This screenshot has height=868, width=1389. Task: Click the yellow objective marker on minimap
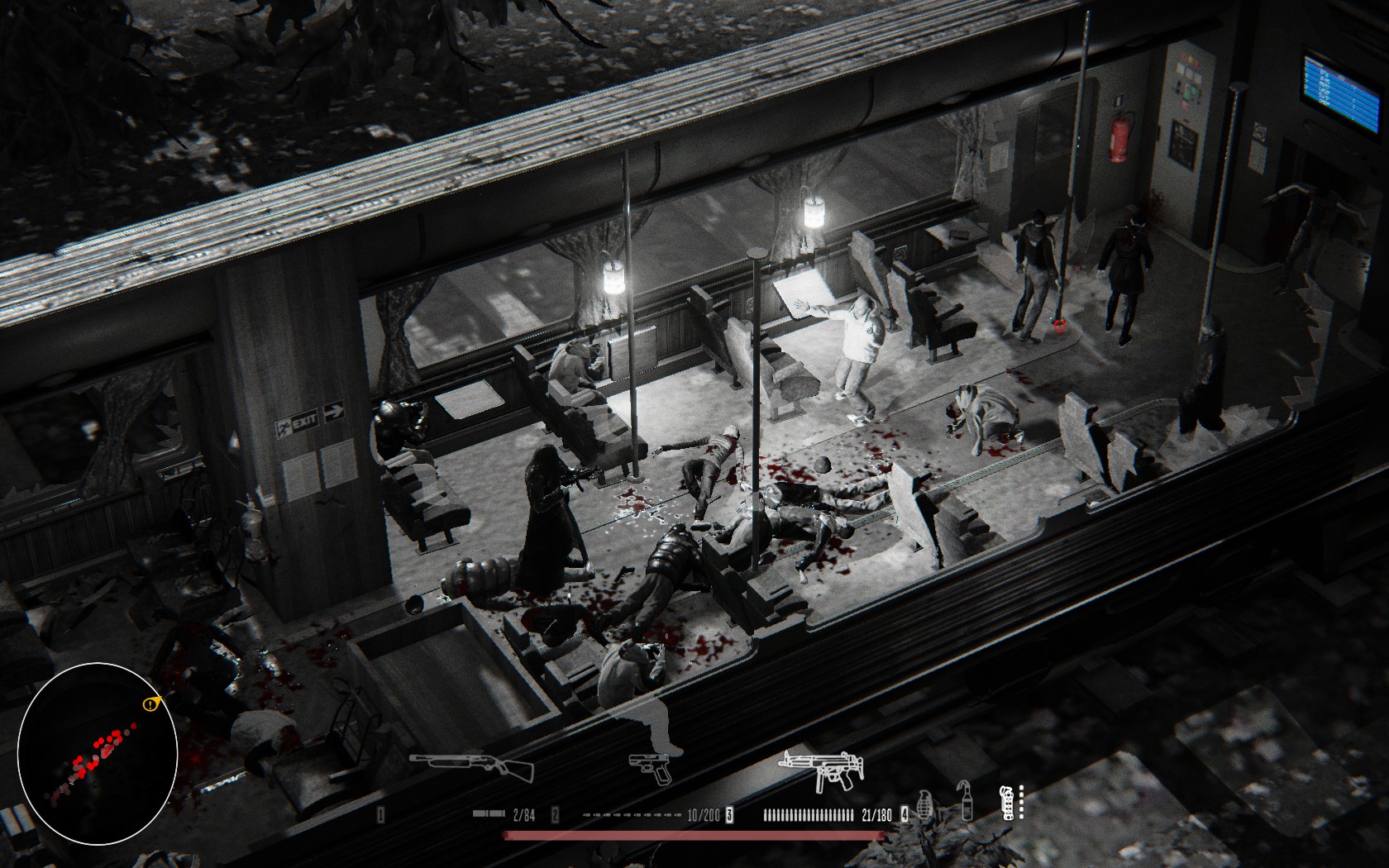(150, 704)
